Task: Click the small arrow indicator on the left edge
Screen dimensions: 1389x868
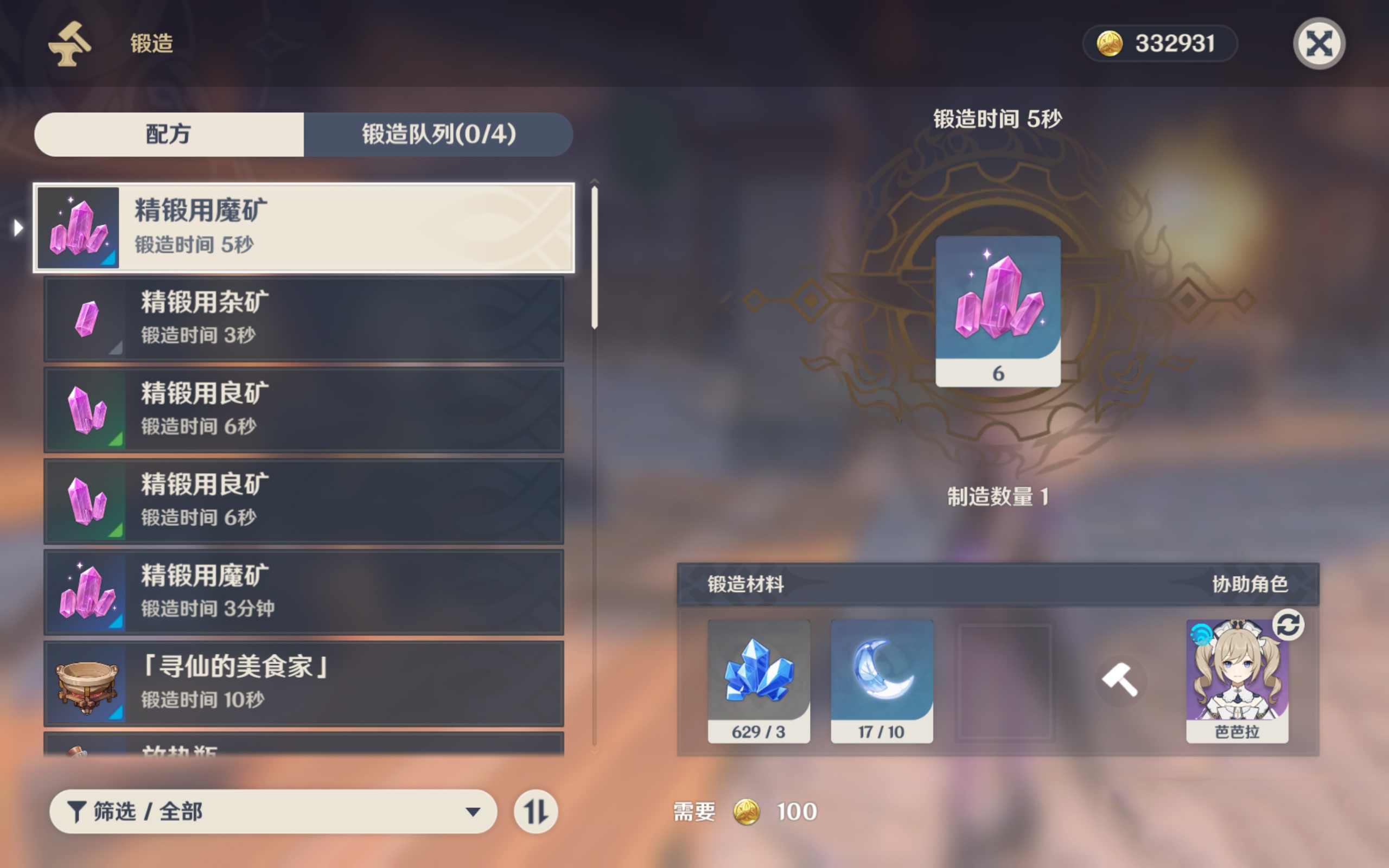Action: click(x=17, y=228)
